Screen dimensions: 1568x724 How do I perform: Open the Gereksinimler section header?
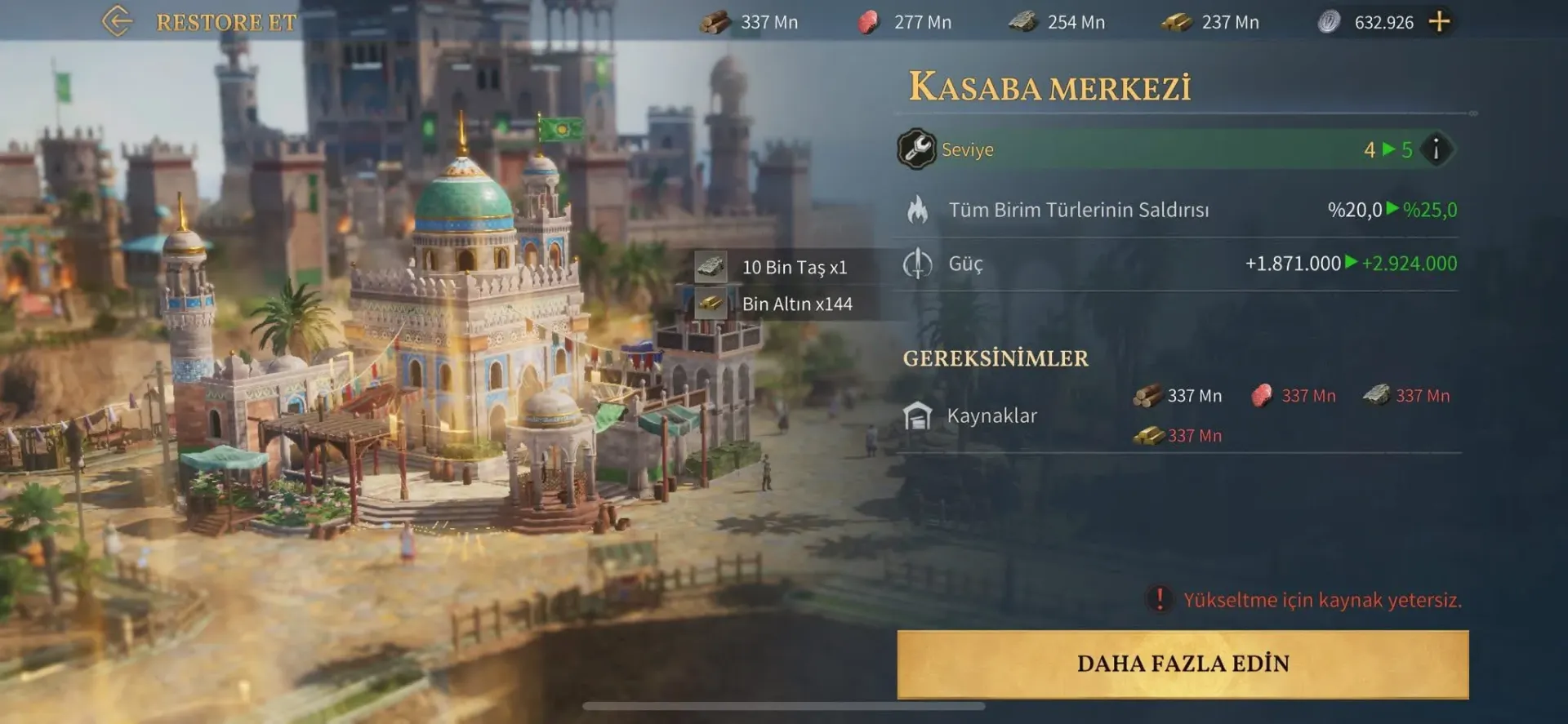[996, 359]
